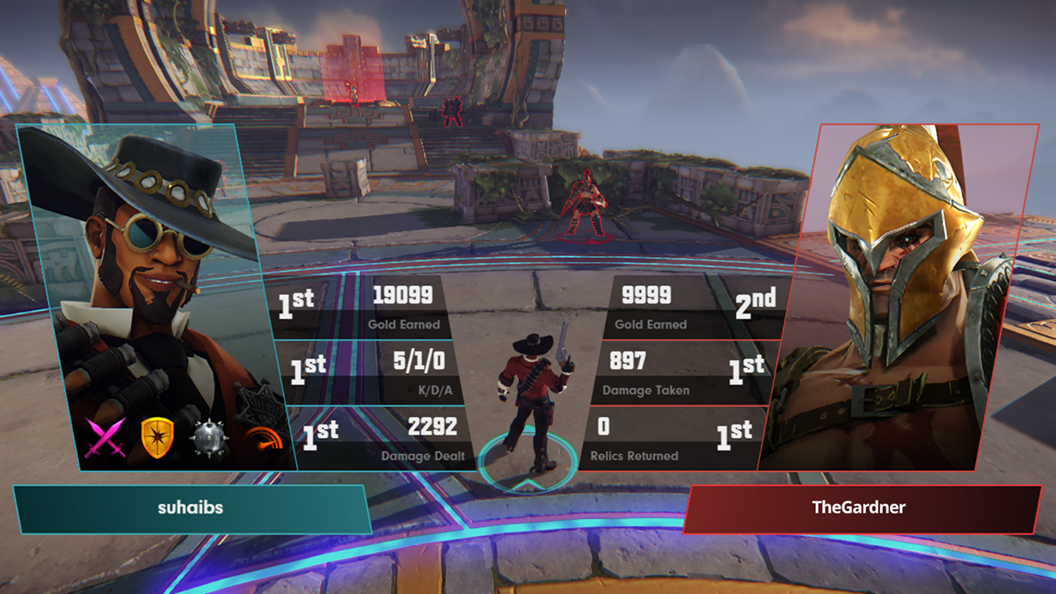This screenshot has width=1056, height=594.
Task: Select the suhaibs player name banner
Action: (x=191, y=508)
